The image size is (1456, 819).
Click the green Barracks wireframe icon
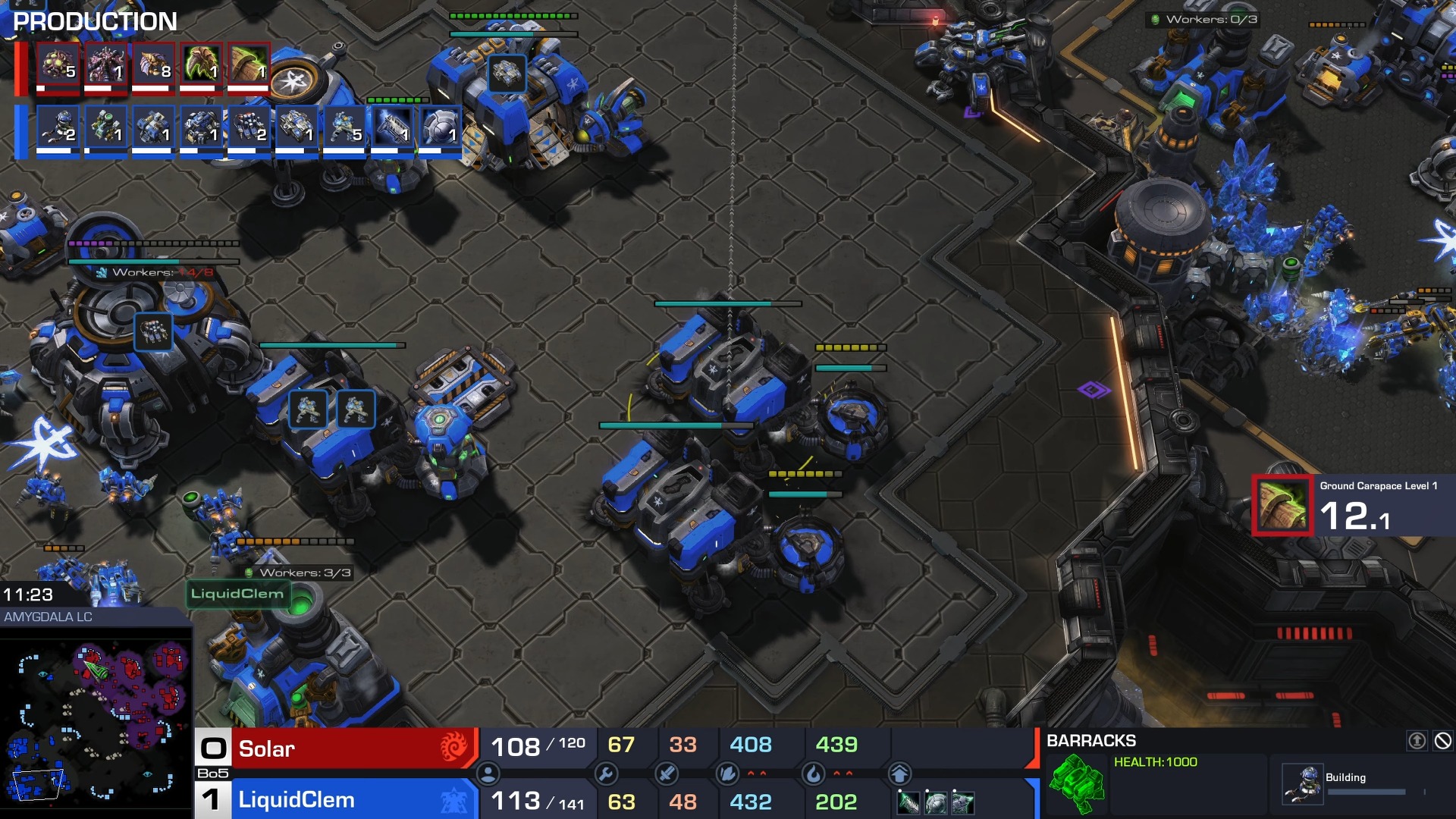[x=1077, y=783]
